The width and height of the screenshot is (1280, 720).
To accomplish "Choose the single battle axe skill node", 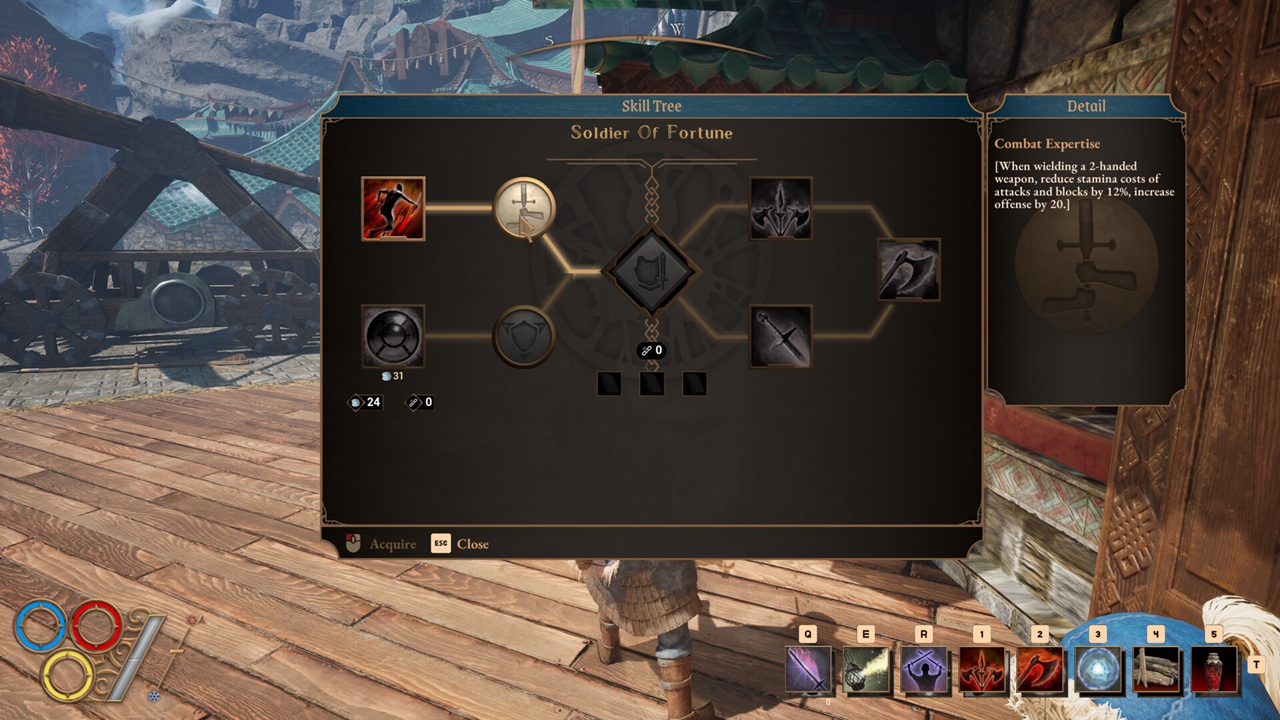I will pyautogui.click(x=909, y=270).
